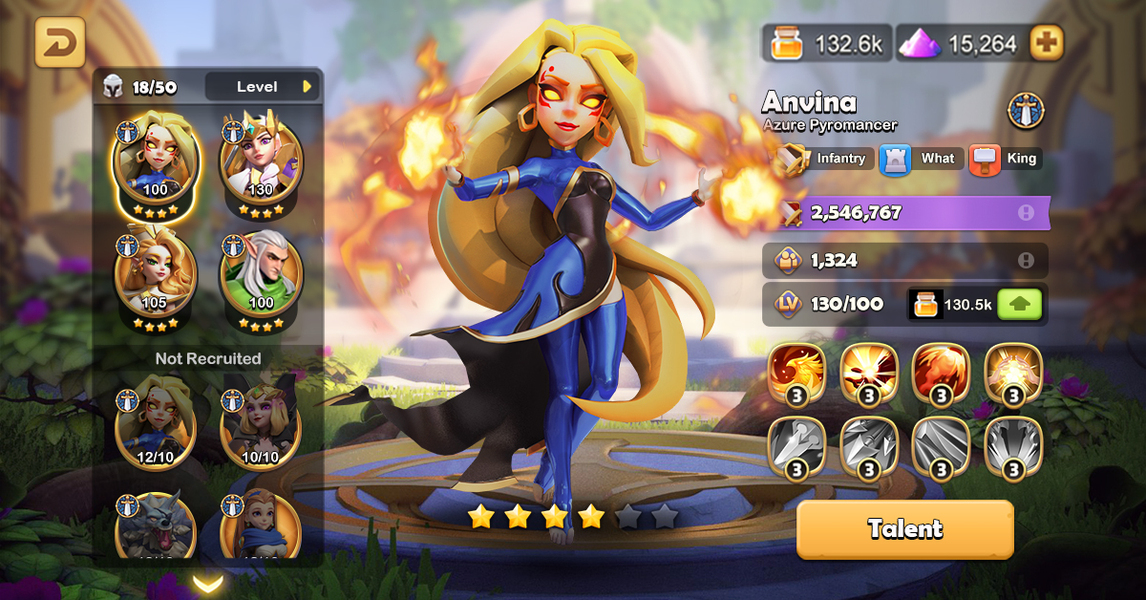This screenshot has width=1146, height=600.
Task: Choose the level 105 blonde hero
Action: [155, 272]
